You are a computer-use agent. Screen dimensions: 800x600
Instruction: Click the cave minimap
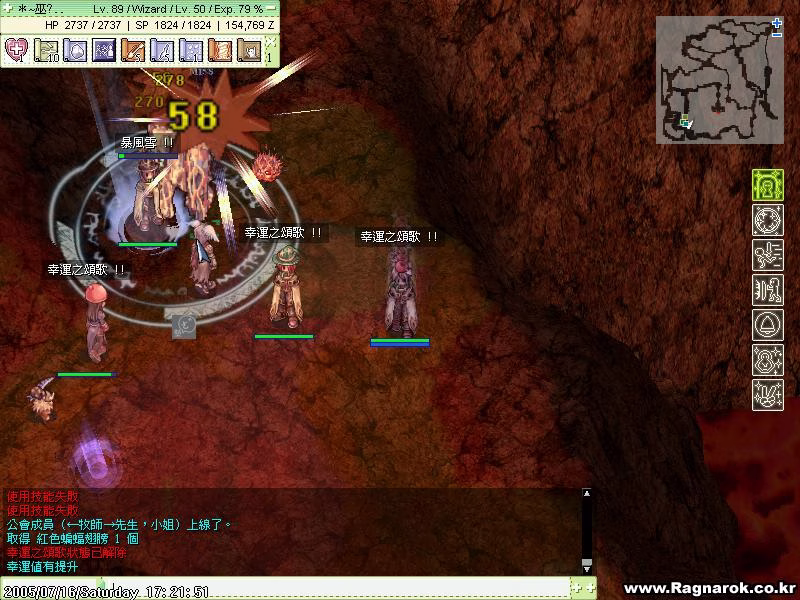coord(718,82)
